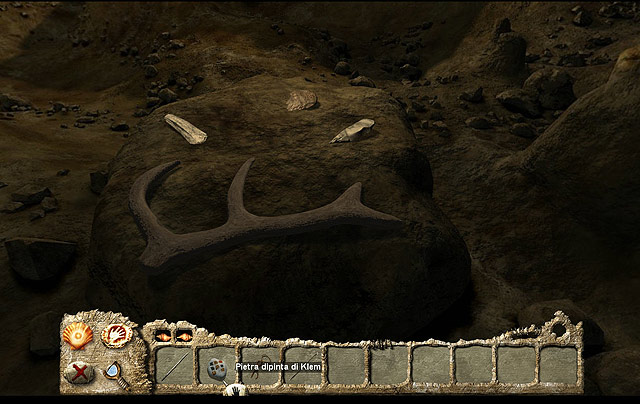Open the orange scallop shell menu
The height and width of the screenshot is (404, 640).
(x=76, y=335)
